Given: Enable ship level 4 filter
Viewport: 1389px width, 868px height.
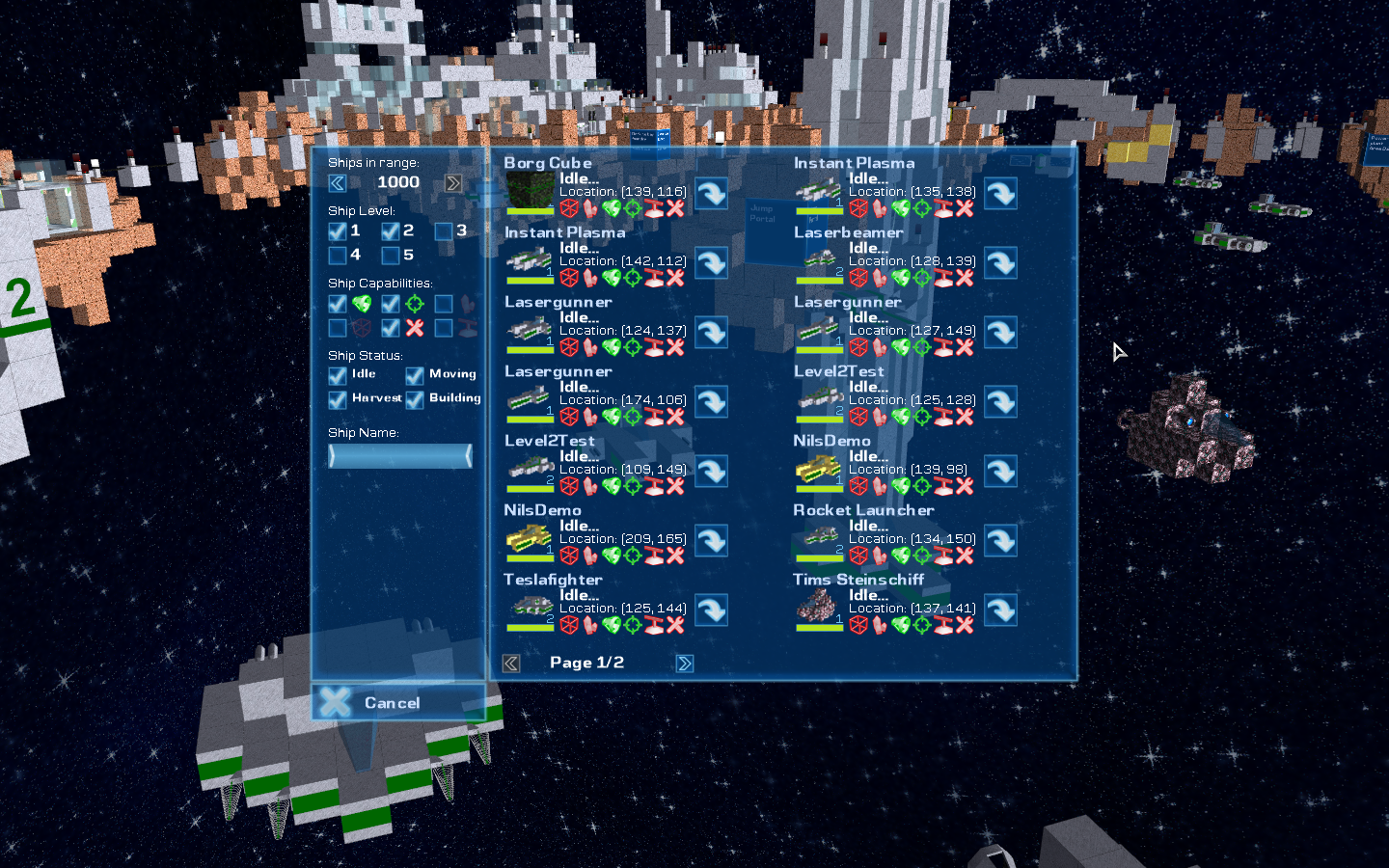Looking at the screenshot, I should tap(338, 256).
